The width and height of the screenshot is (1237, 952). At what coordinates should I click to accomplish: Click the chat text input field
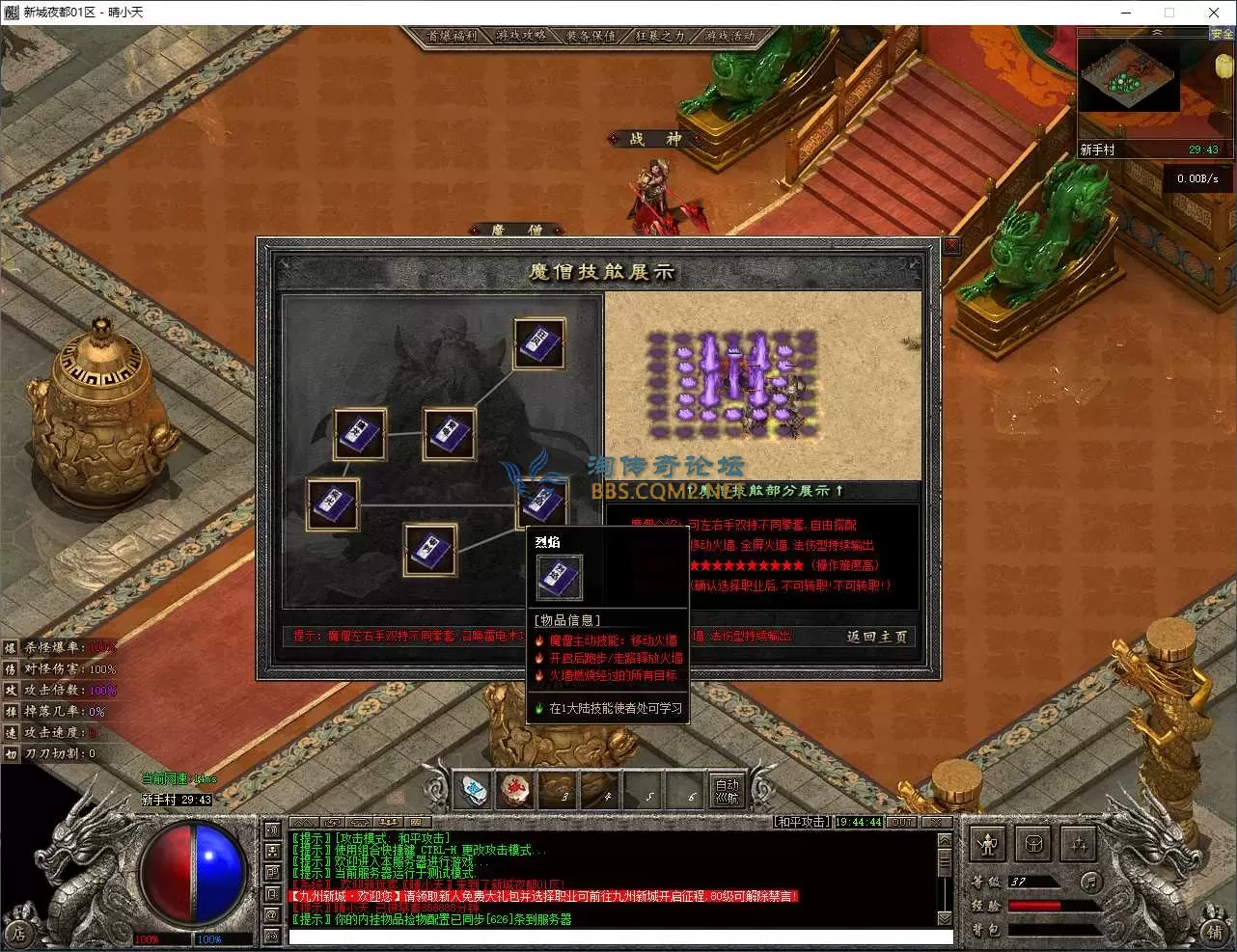coord(618,937)
